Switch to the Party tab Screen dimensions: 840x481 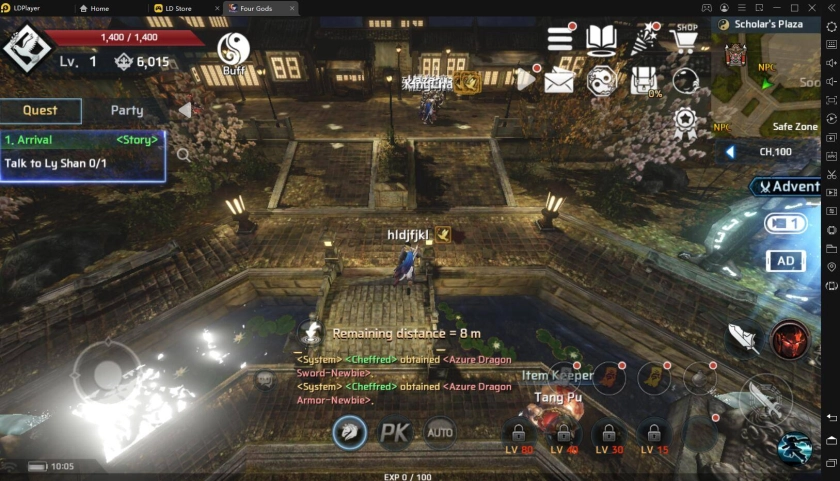[126, 110]
